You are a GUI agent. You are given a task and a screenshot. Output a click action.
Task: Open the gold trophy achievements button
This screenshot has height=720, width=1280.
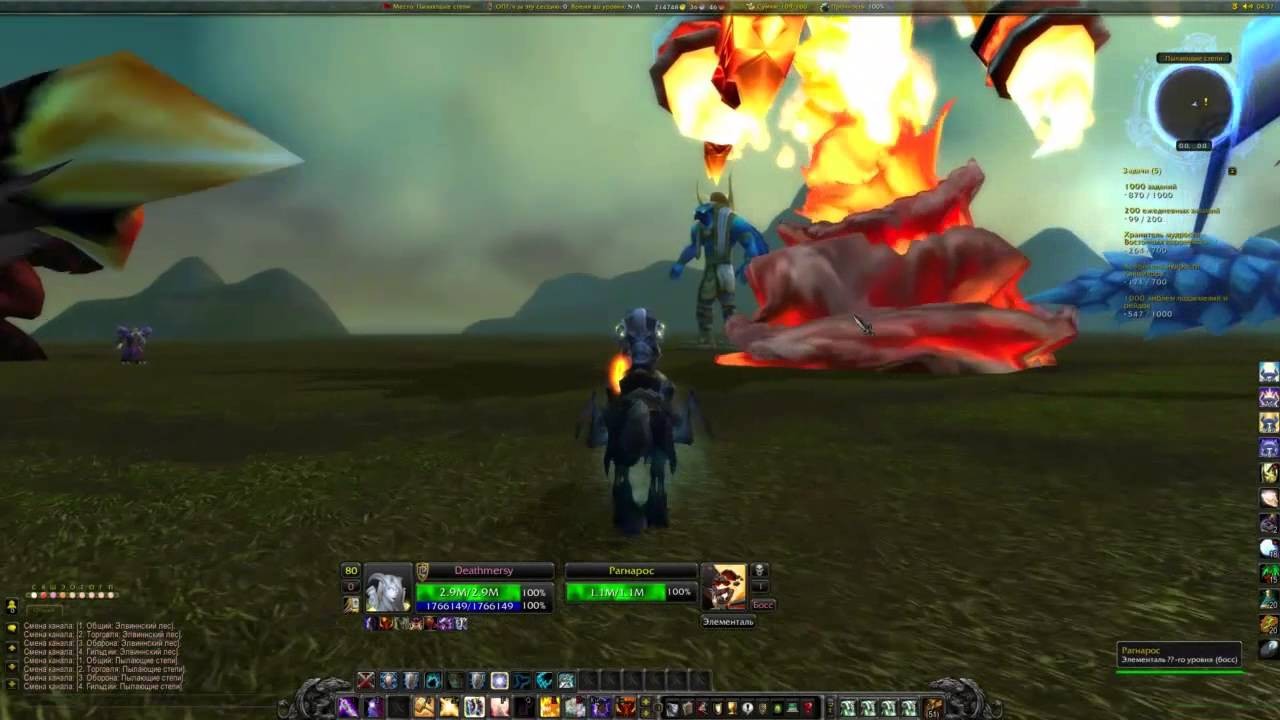[x=732, y=708]
